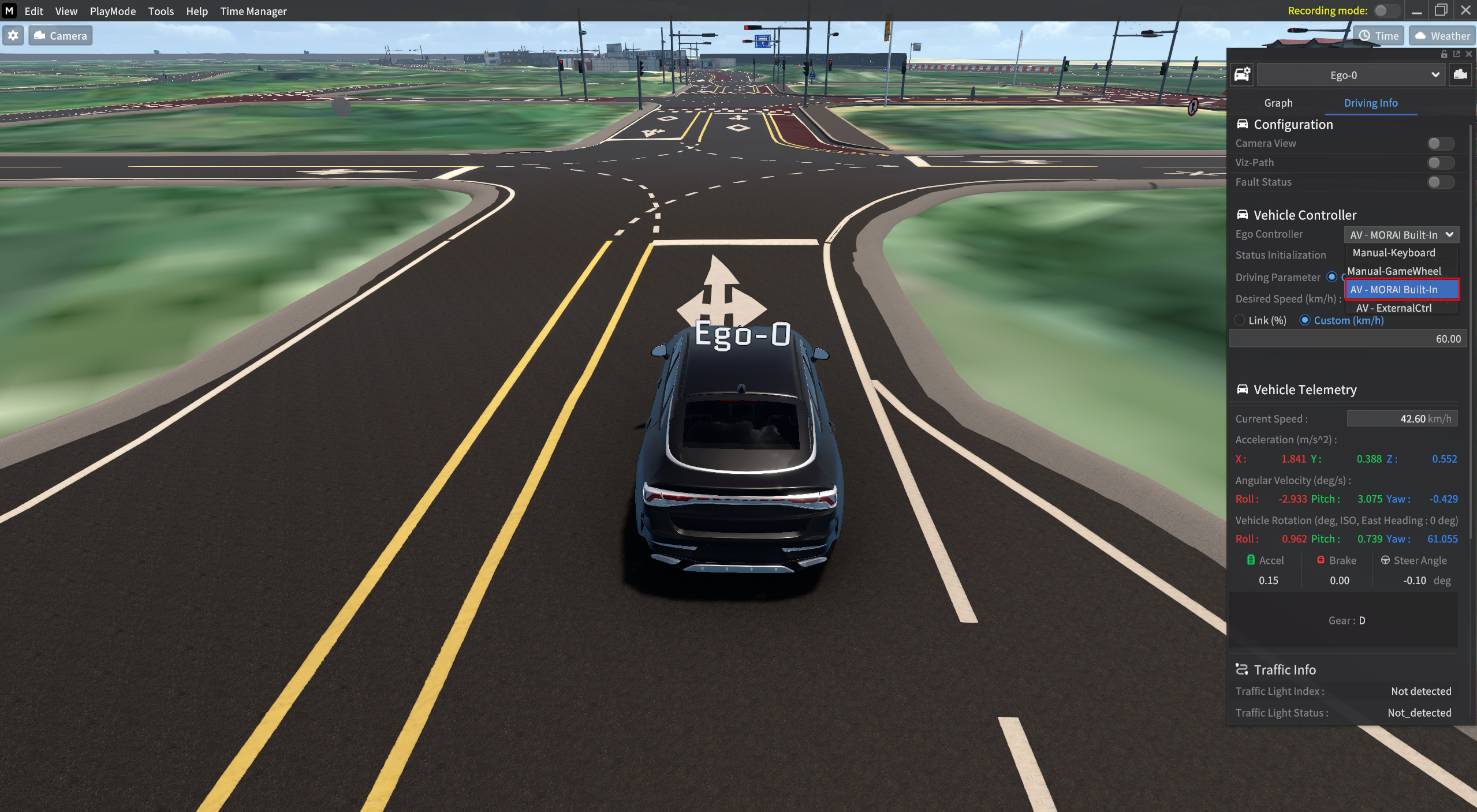Select the Link (%) radio button
Screen dimensions: 1477x812
pyautogui.click(x=1240, y=320)
